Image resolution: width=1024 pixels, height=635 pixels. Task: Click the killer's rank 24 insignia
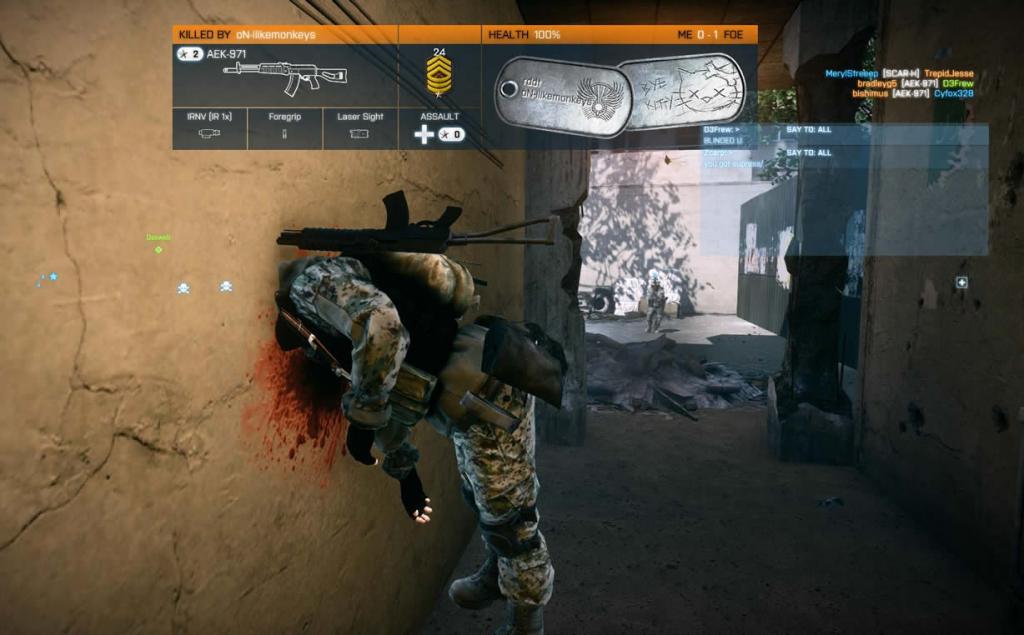click(x=439, y=76)
